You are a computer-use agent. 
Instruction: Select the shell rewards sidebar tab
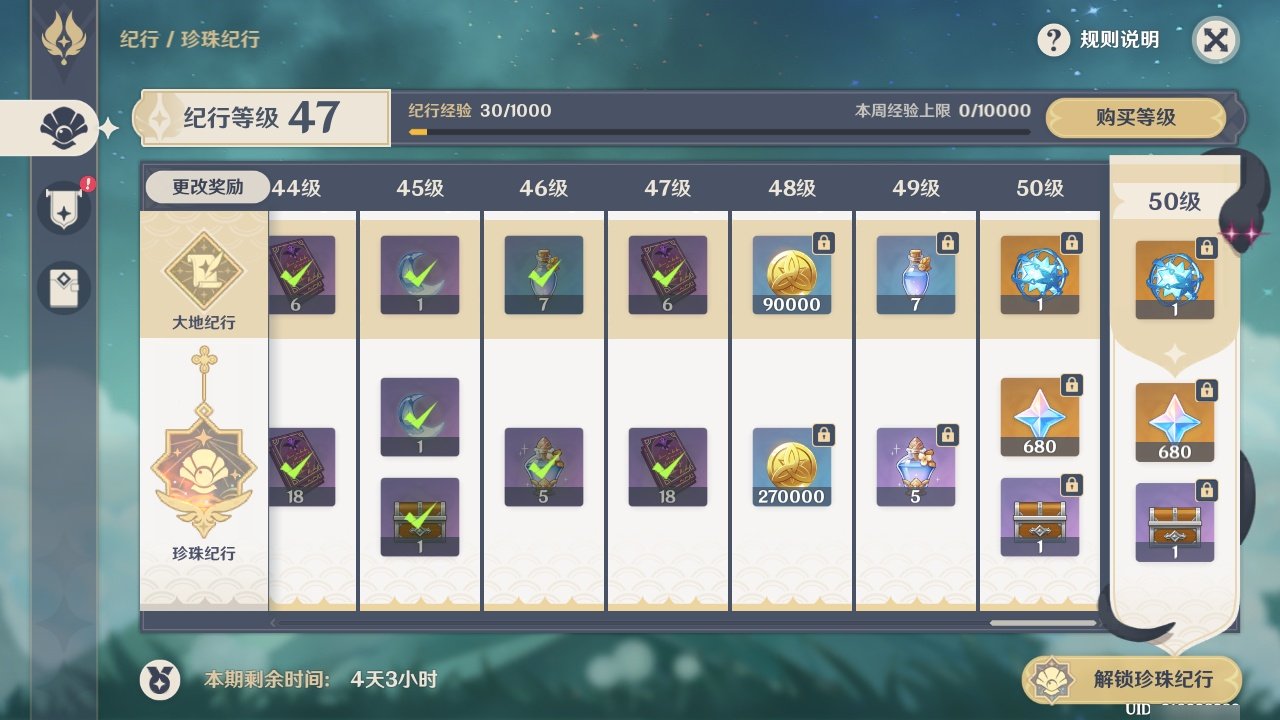tap(62, 127)
